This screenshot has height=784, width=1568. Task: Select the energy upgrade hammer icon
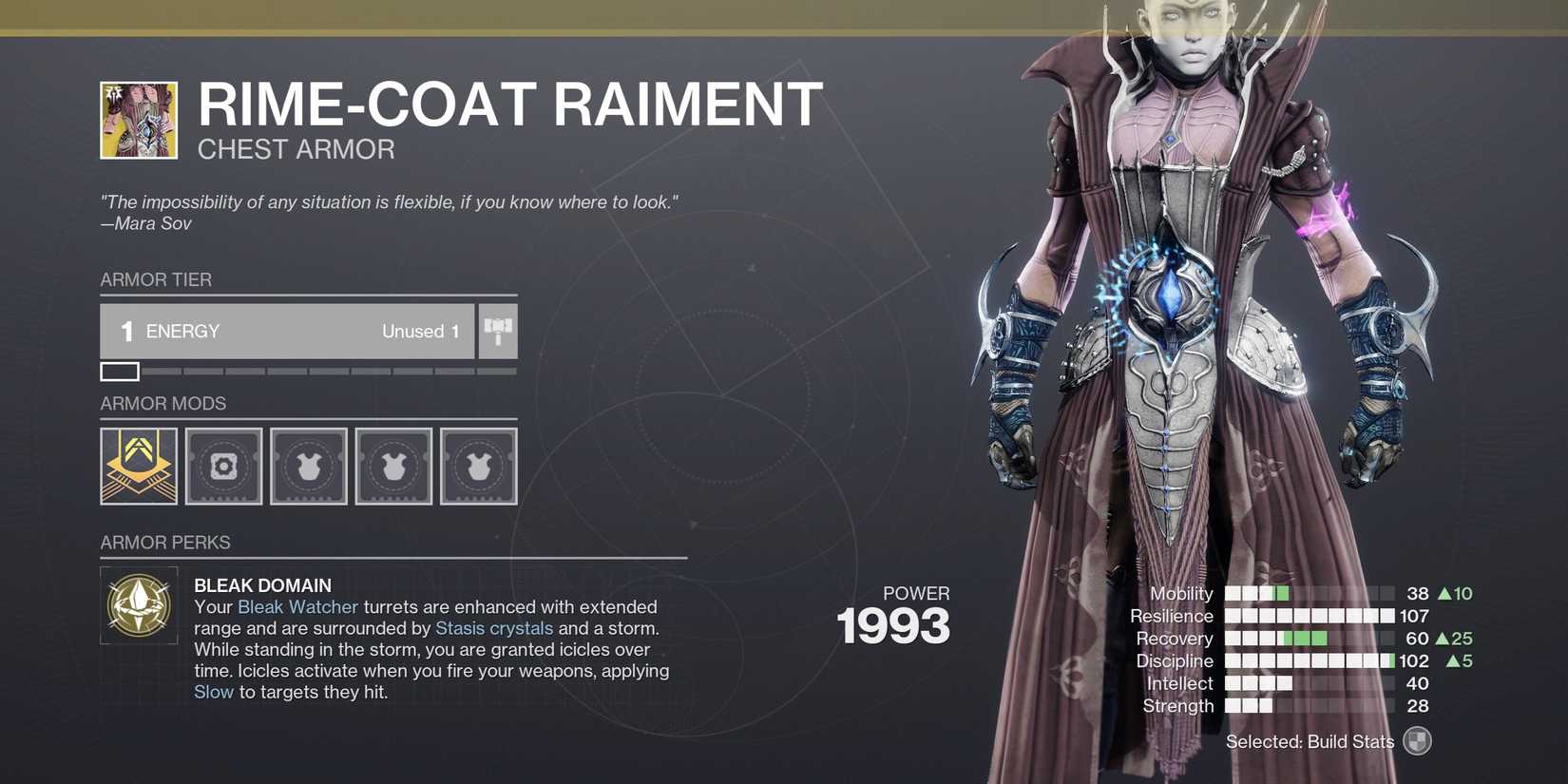pos(496,331)
